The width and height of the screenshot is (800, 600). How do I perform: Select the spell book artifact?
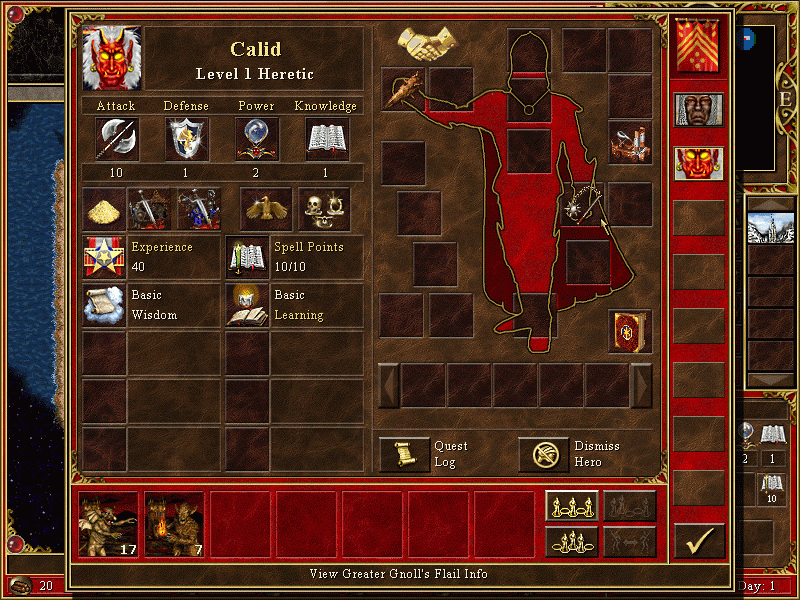click(629, 331)
